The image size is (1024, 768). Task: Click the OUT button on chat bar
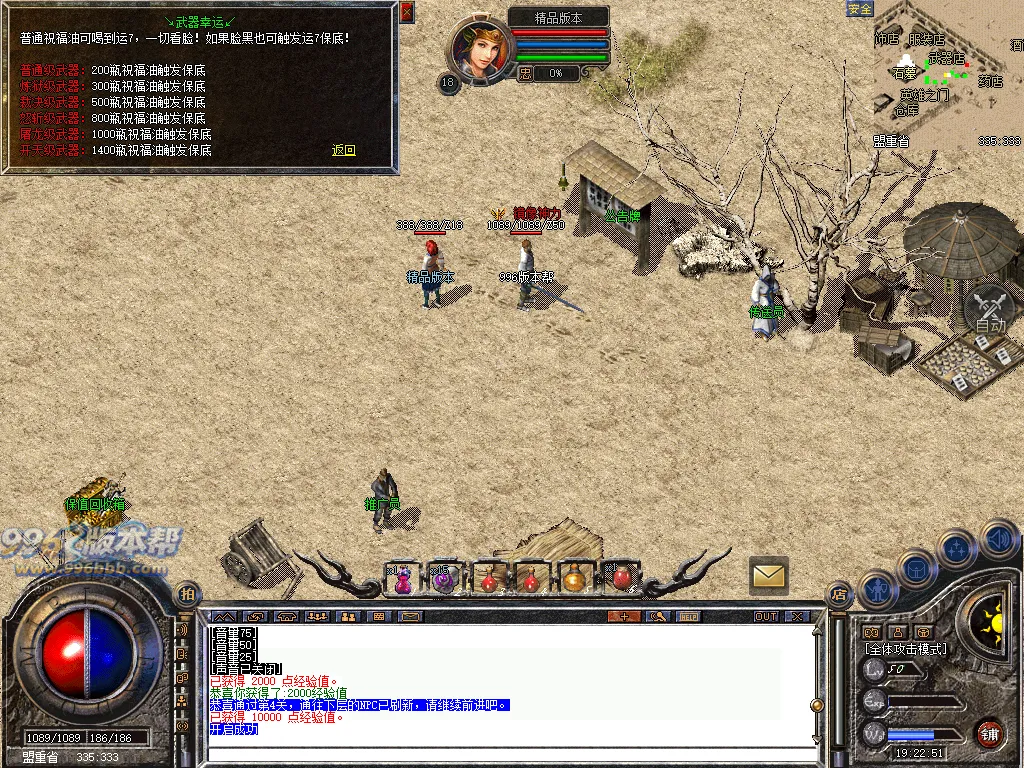[766, 616]
